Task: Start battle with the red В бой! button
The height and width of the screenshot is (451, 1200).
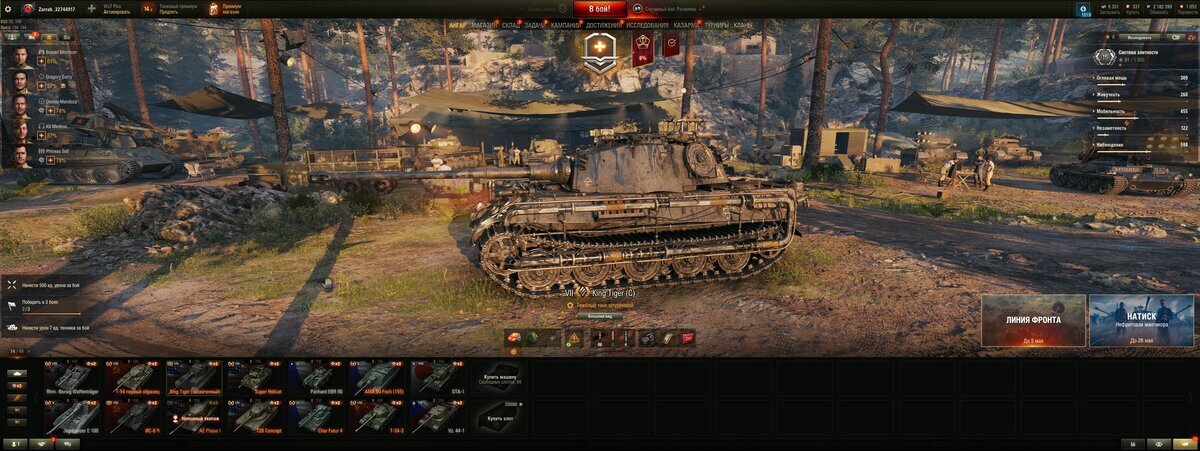Action: point(599,9)
